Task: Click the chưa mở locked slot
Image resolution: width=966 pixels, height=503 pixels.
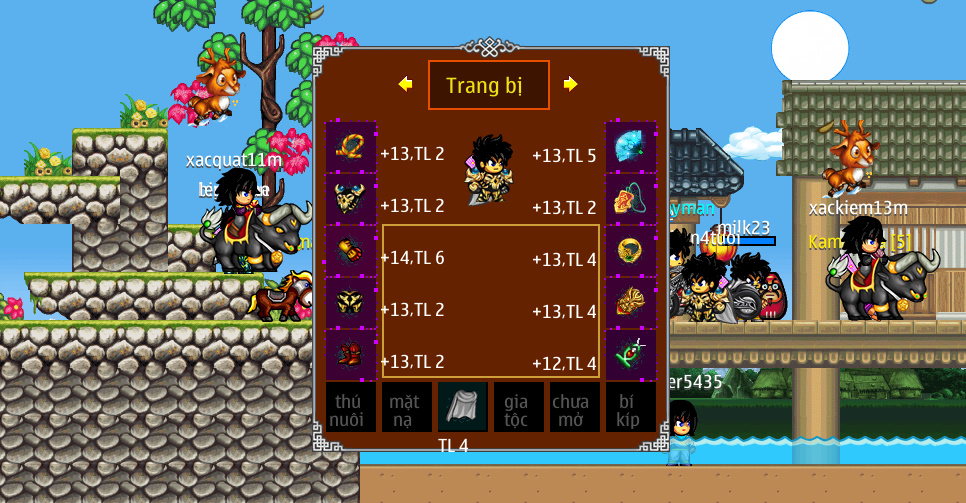Action: (x=575, y=408)
